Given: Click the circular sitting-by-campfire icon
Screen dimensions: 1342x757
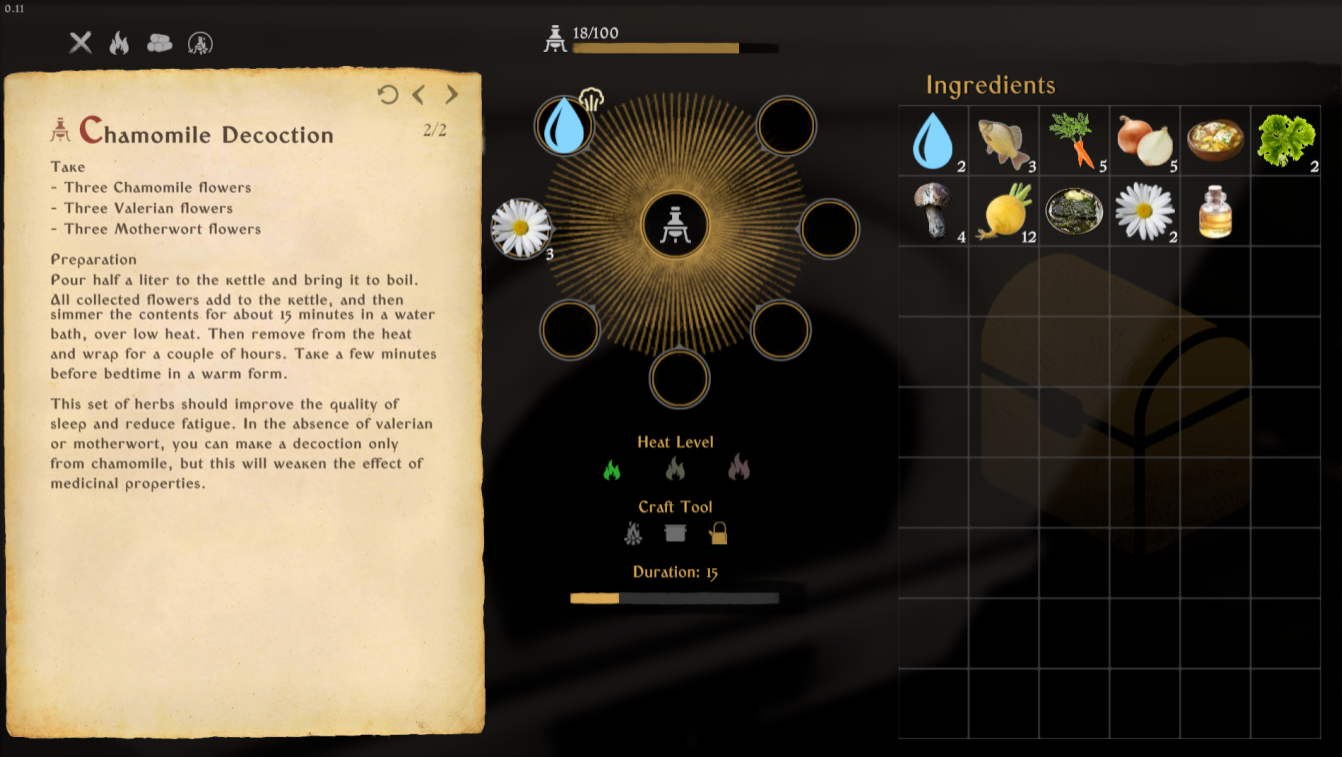Looking at the screenshot, I should (200, 43).
